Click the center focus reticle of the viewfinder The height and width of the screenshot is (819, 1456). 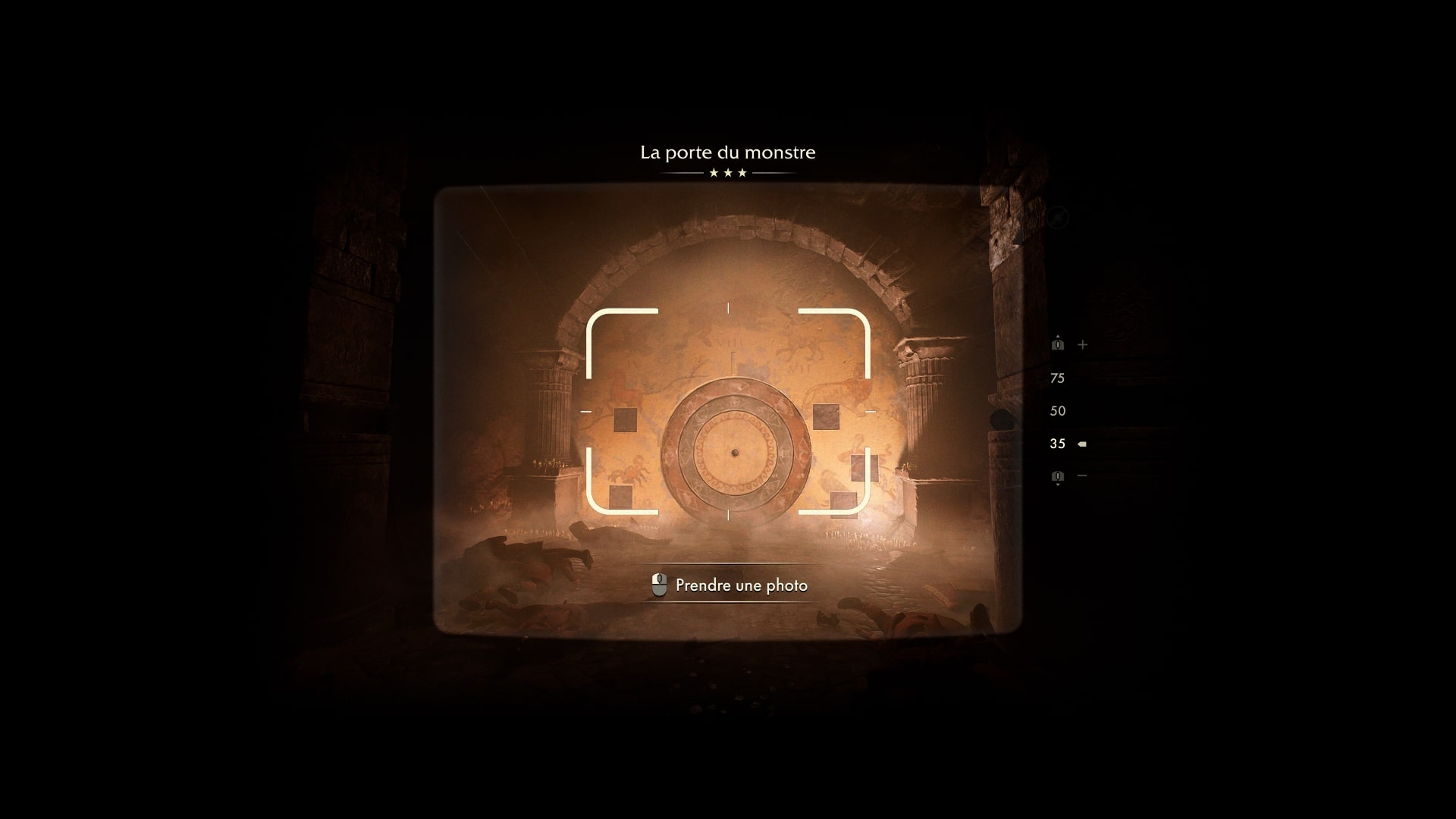click(x=729, y=413)
